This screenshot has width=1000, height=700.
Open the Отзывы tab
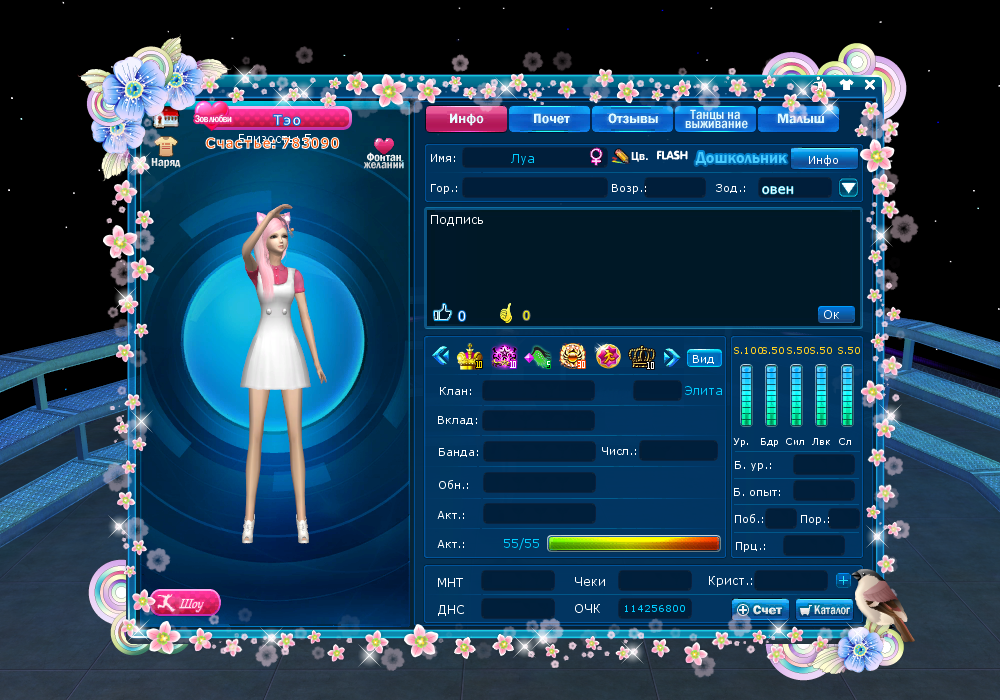coord(634,119)
